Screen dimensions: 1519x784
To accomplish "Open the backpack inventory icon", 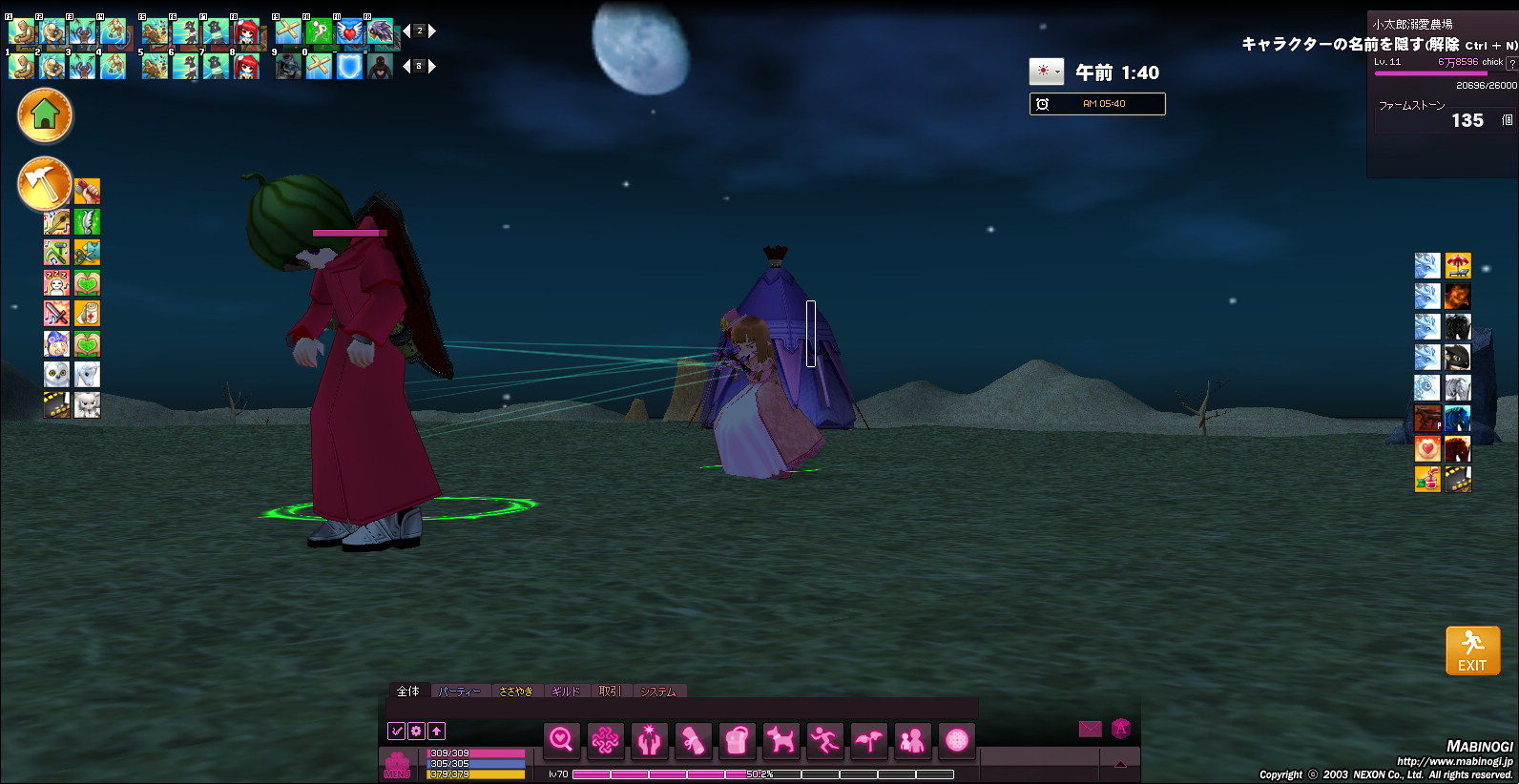I will [737, 739].
